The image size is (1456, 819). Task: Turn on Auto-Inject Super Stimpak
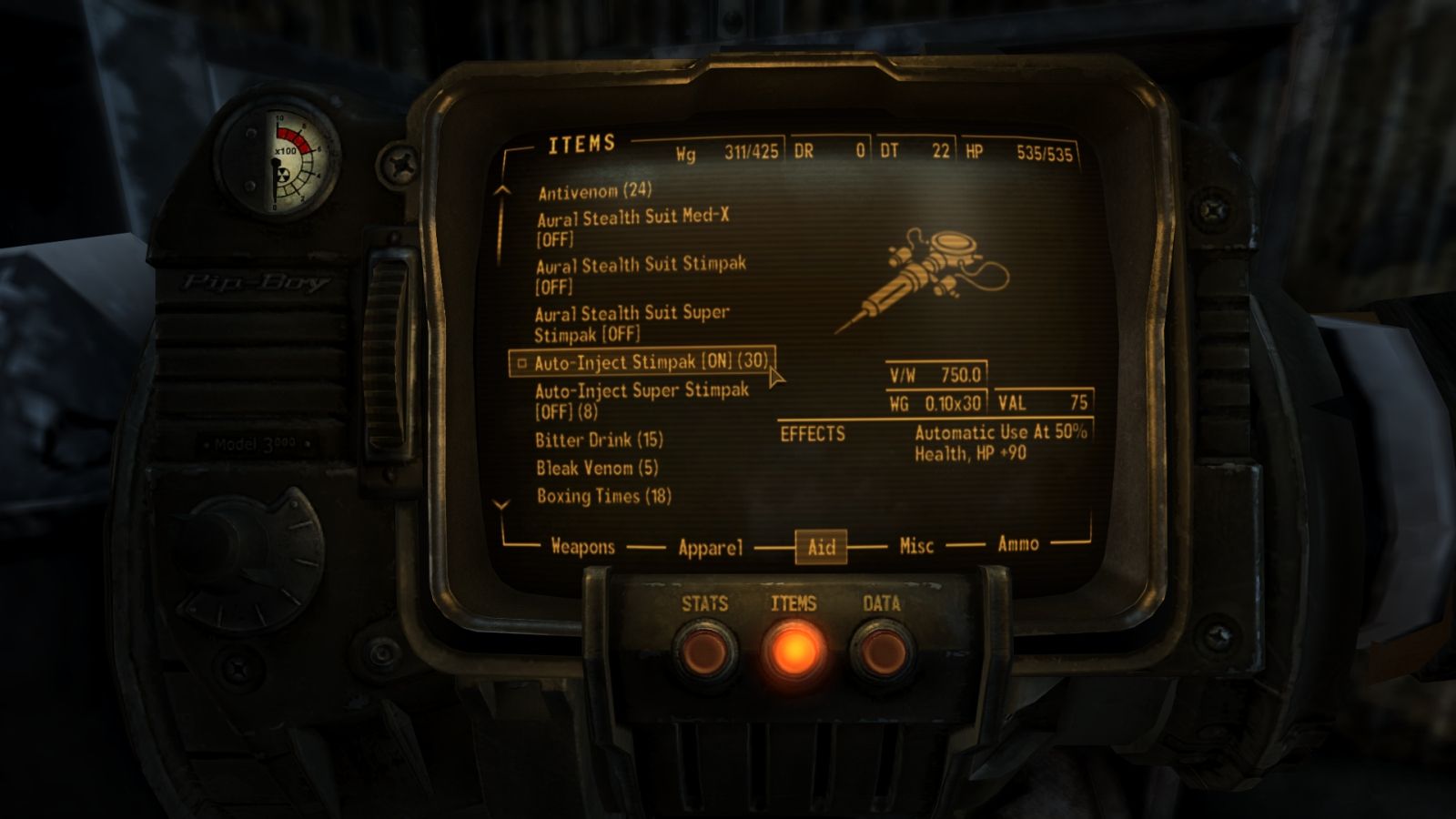pyautogui.click(x=637, y=399)
